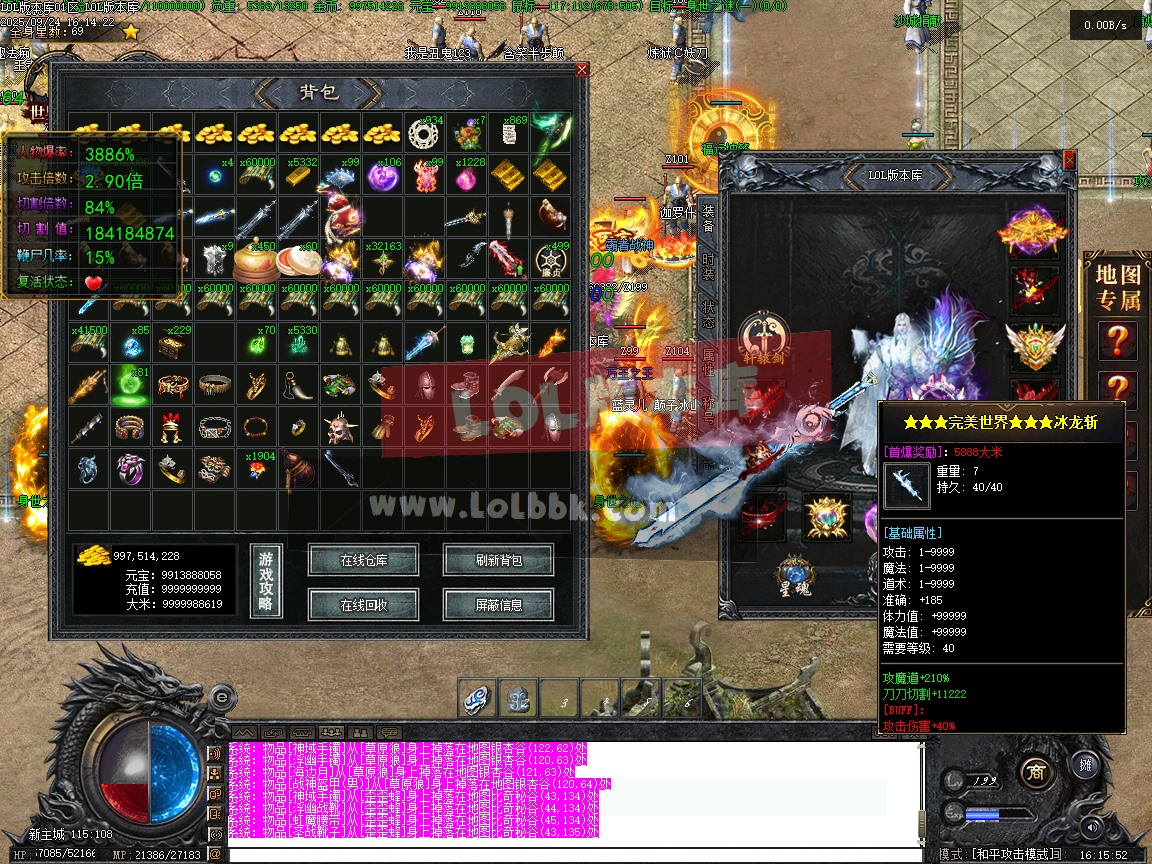Image resolution: width=1152 pixels, height=864 pixels.
Task: Select the x106 purple orb item
Action: pos(383,176)
